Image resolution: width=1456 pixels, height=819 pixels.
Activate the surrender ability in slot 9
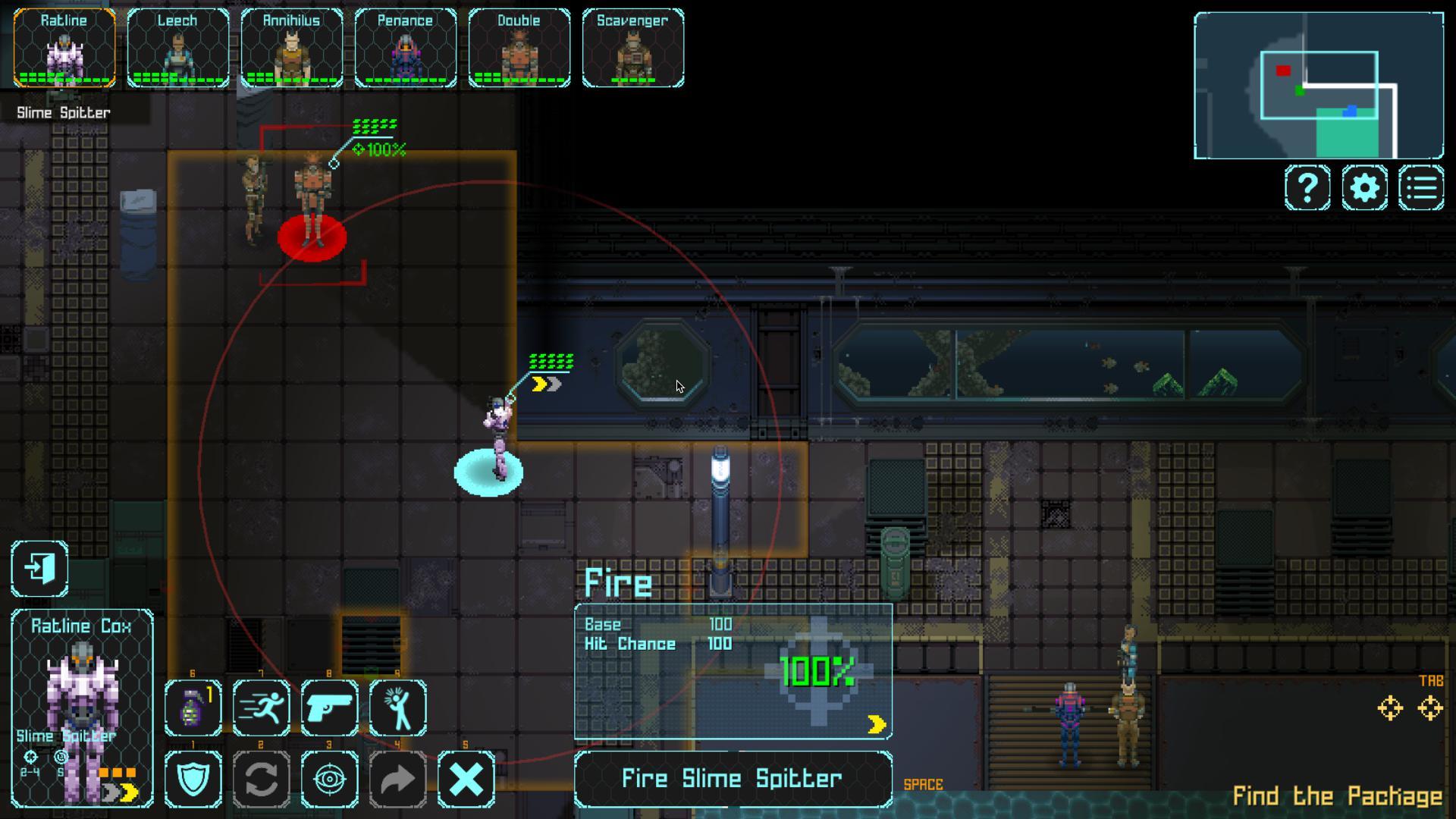[397, 709]
